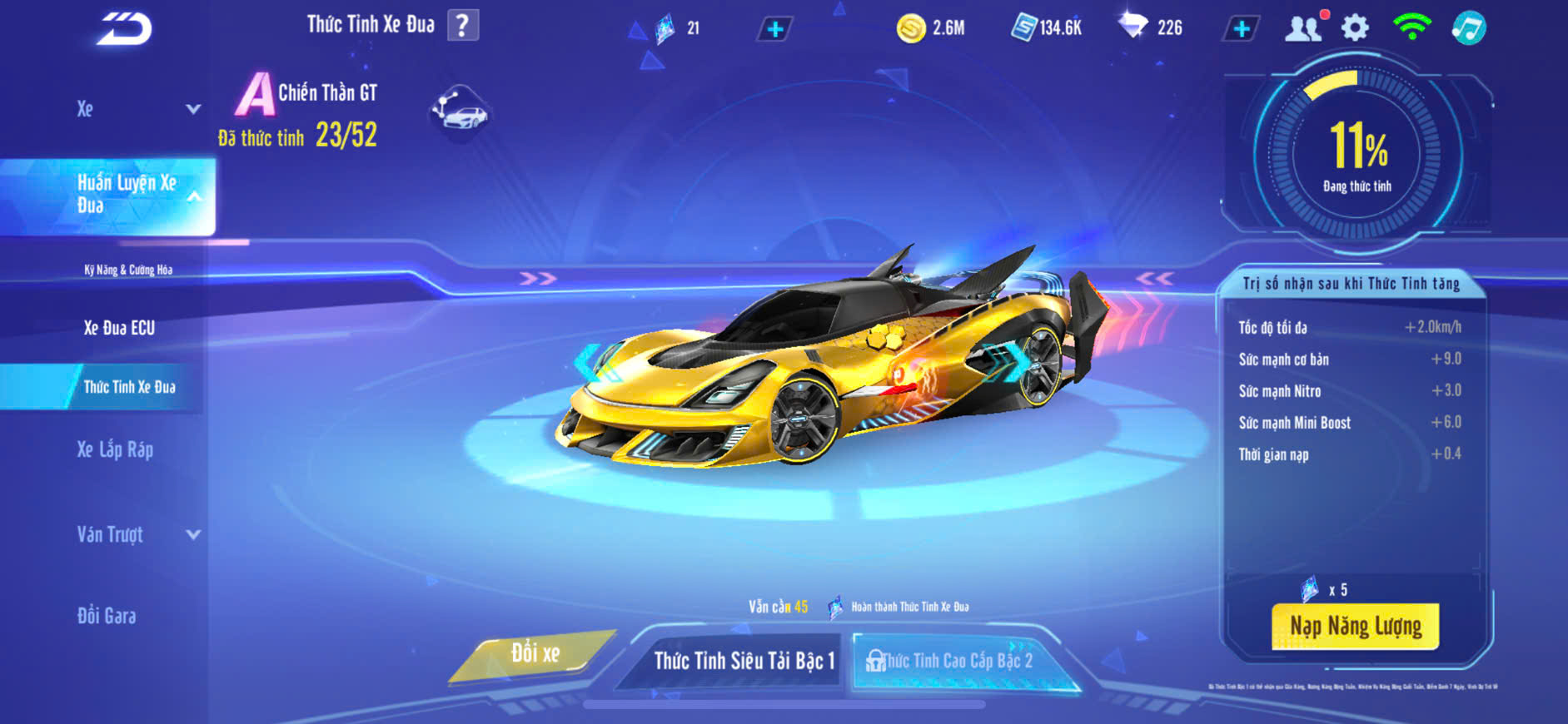The height and width of the screenshot is (724, 1568).
Task: Add more awakening crystals with plus button
Action: coord(774,30)
